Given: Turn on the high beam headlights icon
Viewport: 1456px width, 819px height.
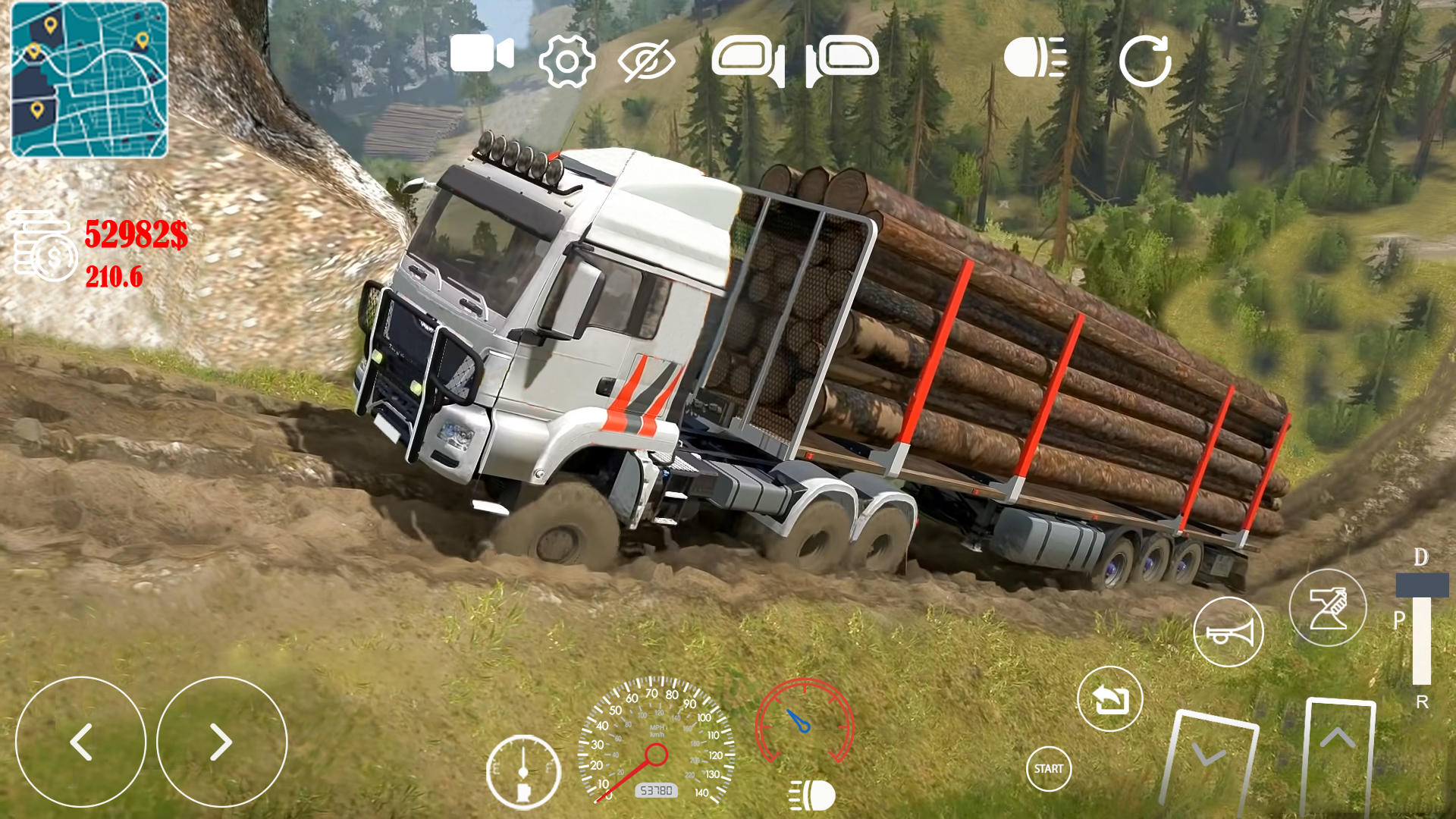Looking at the screenshot, I should coord(1035,58).
